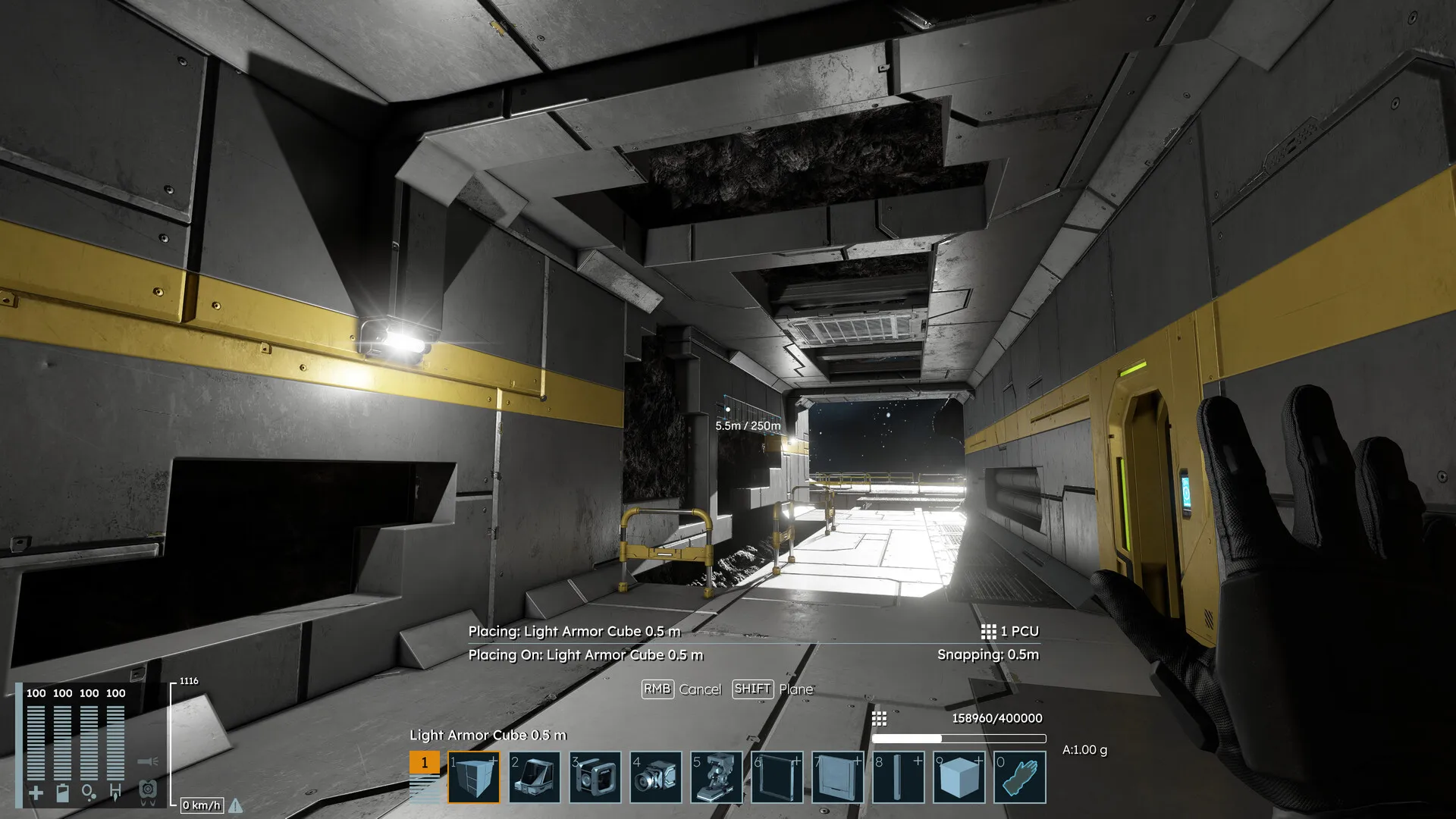1456x819 pixels.
Task: Open the Snapping: 0.5m setting
Action: (x=990, y=653)
